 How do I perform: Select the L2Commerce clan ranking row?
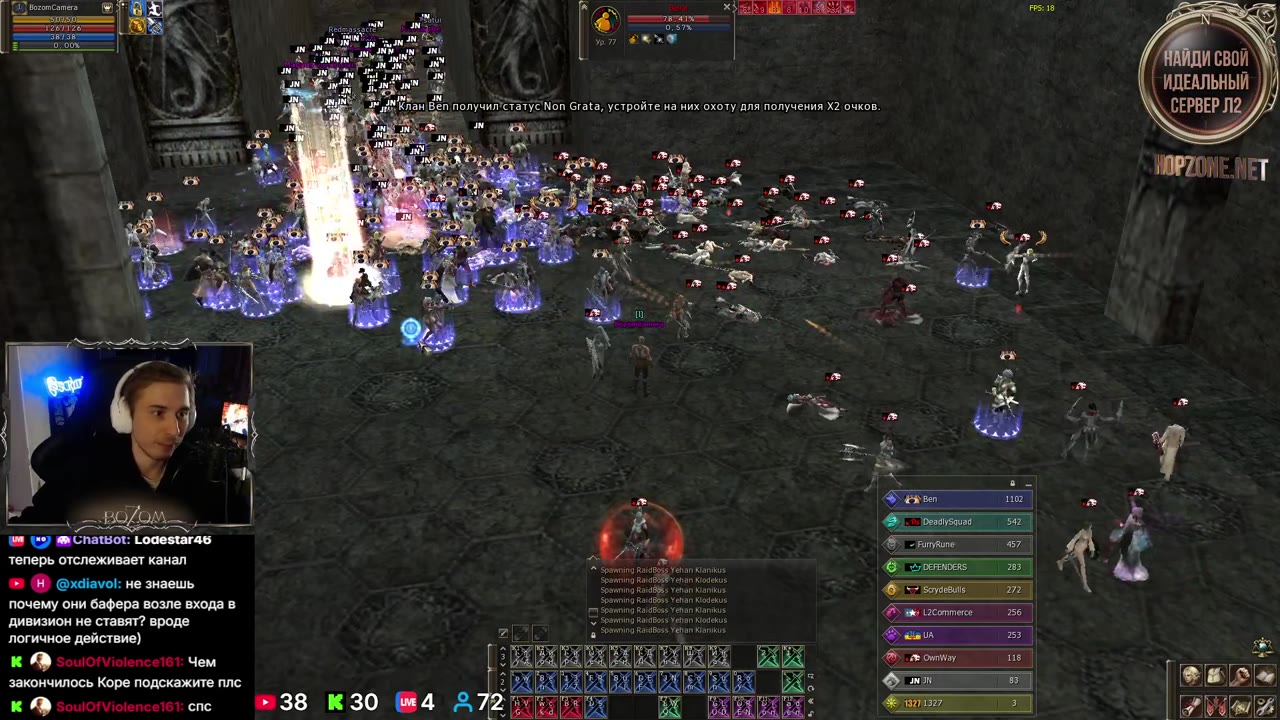tap(957, 612)
